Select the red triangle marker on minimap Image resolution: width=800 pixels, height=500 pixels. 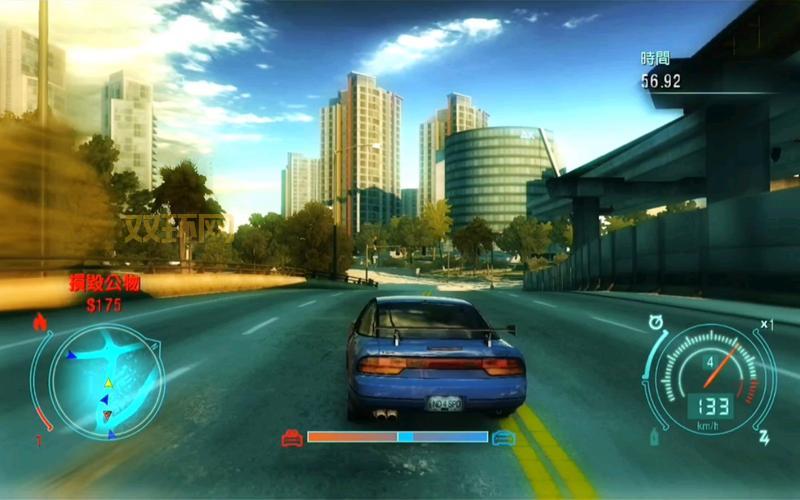[107, 415]
